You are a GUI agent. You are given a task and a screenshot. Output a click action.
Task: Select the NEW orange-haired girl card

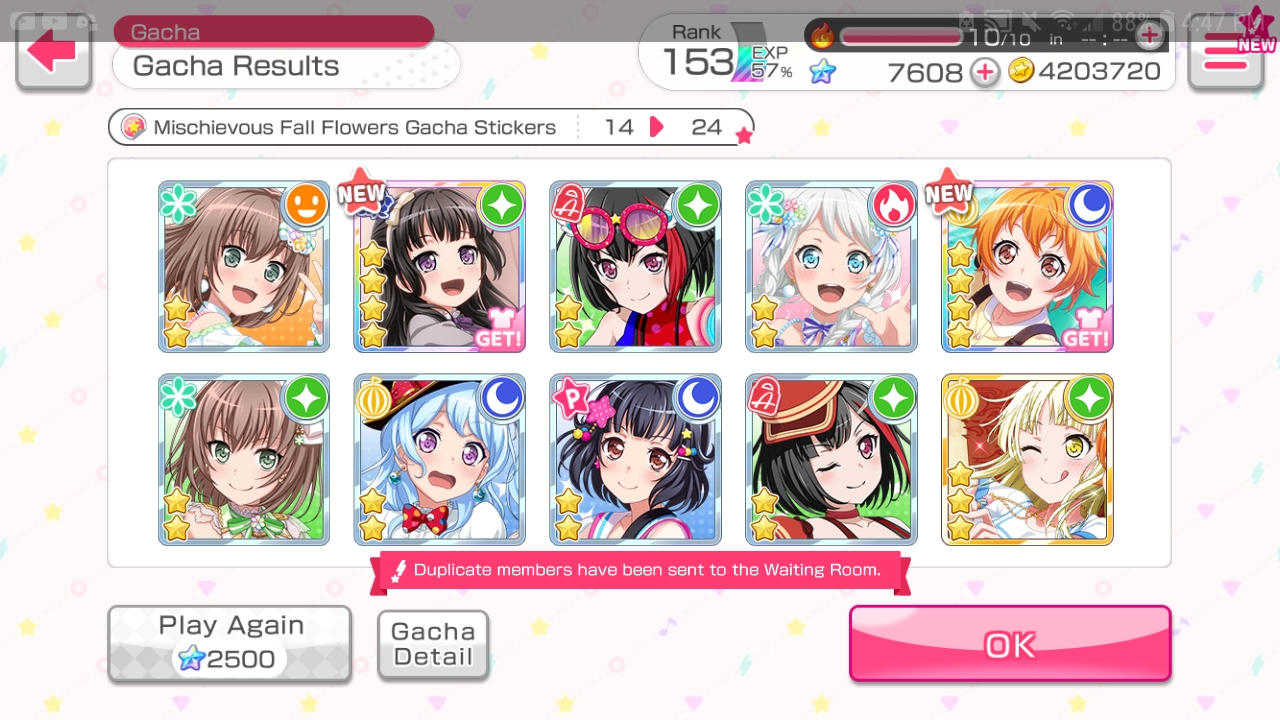(x=1027, y=267)
